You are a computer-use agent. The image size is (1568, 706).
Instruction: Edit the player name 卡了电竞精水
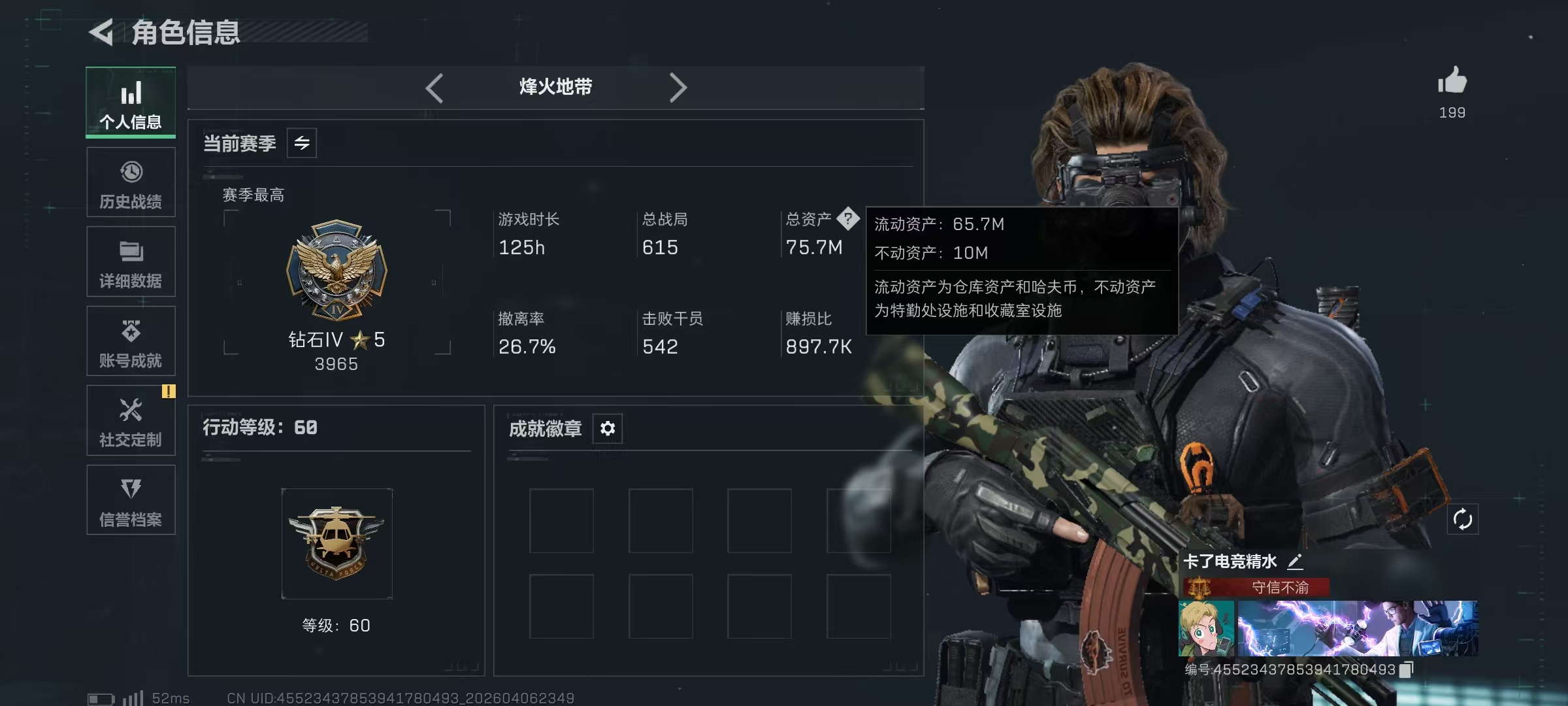click(1295, 562)
